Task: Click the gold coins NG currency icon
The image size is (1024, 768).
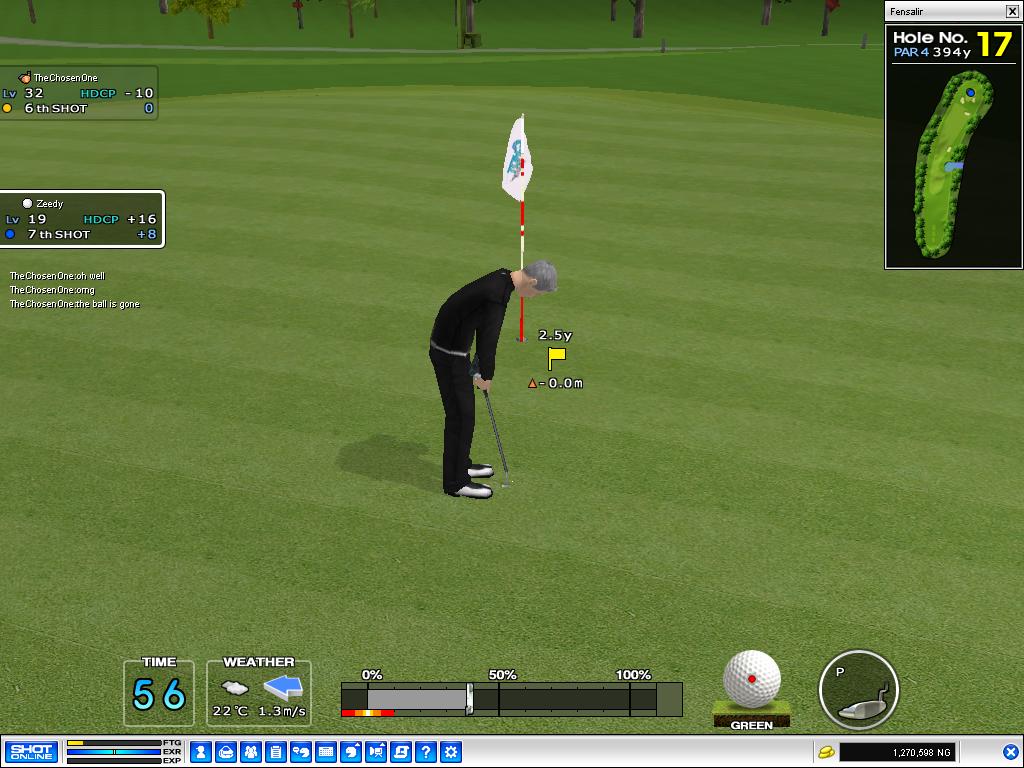Action: pyautogui.click(x=826, y=751)
